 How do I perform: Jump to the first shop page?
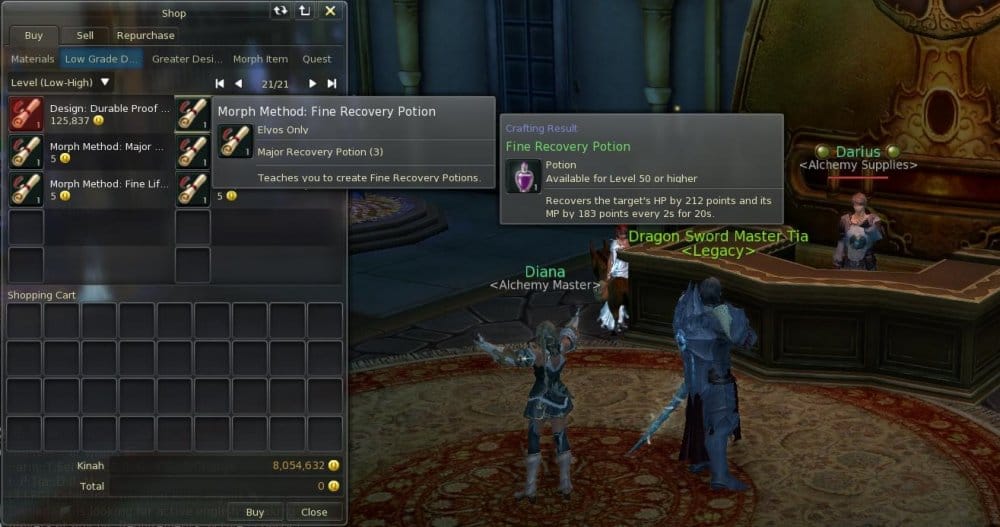[x=220, y=84]
